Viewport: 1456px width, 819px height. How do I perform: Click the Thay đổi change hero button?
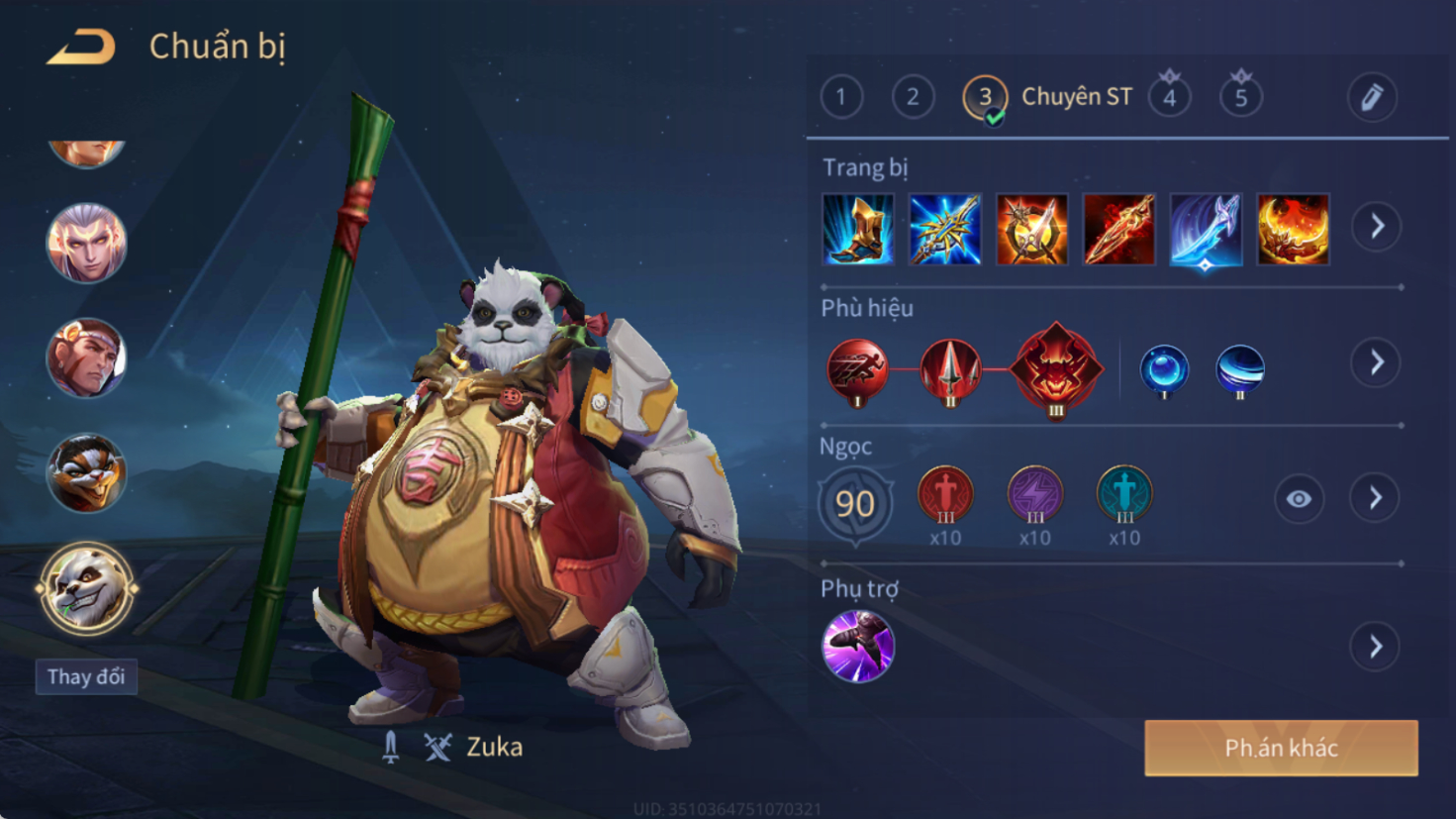pyautogui.click(x=86, y=677)
